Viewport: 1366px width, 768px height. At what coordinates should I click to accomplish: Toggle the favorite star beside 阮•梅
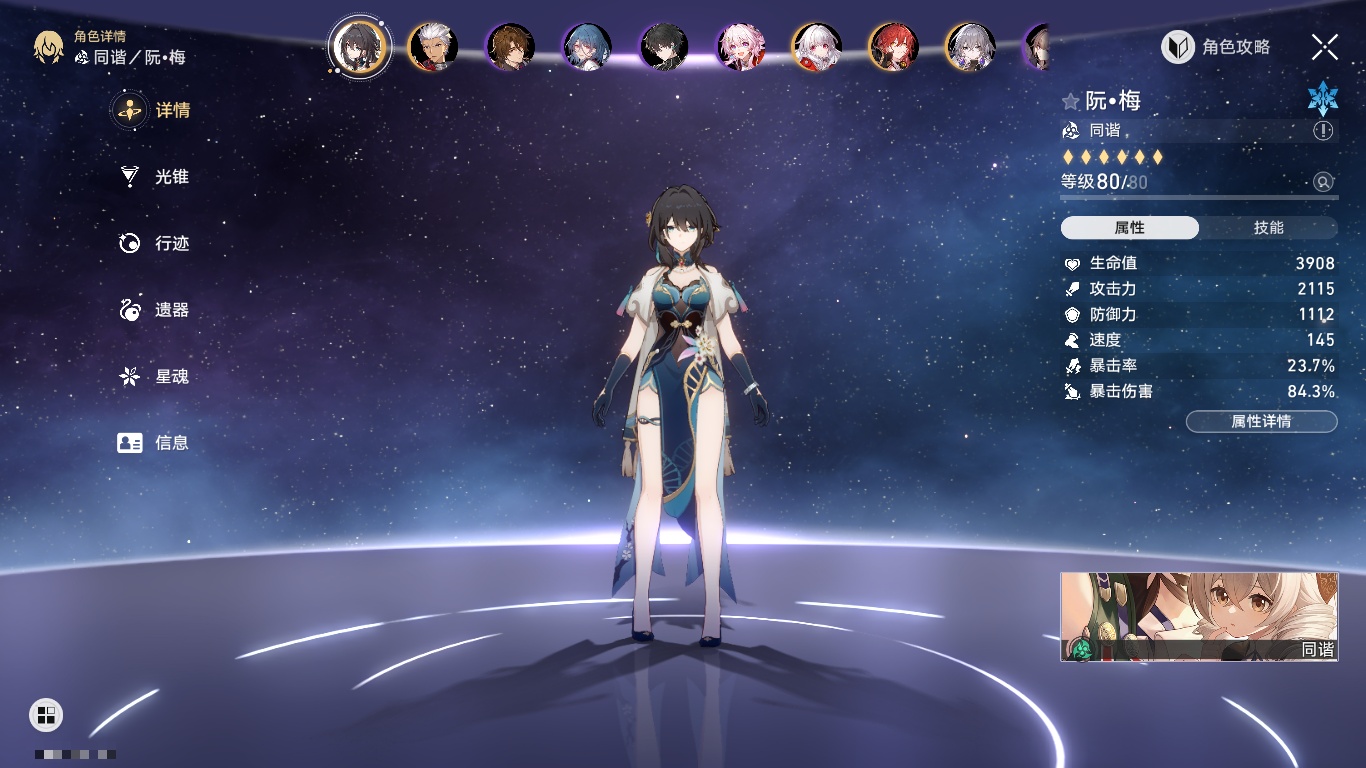(x=1071, y=101)
